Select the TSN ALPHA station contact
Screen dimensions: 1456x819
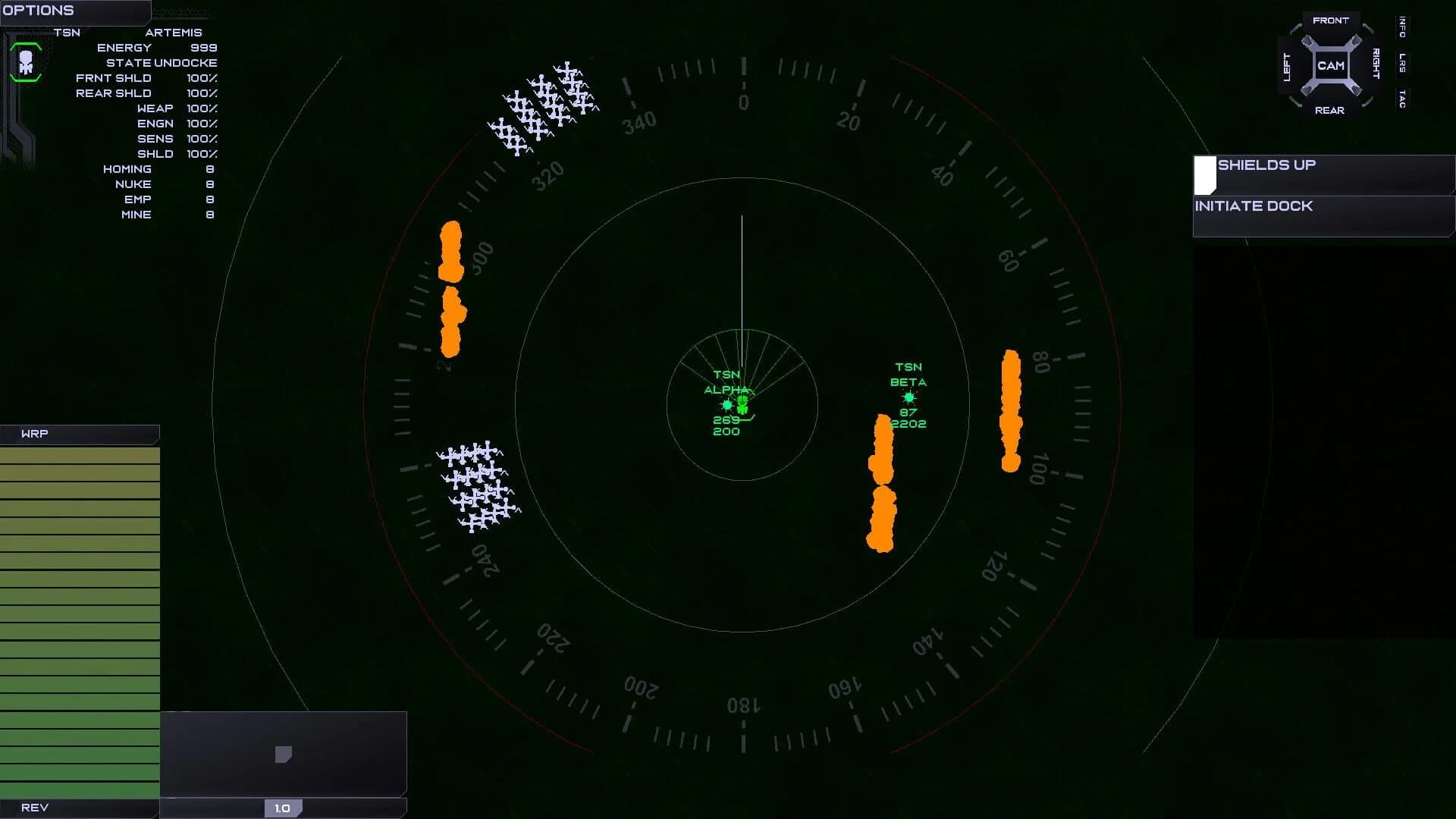[726, 405]
